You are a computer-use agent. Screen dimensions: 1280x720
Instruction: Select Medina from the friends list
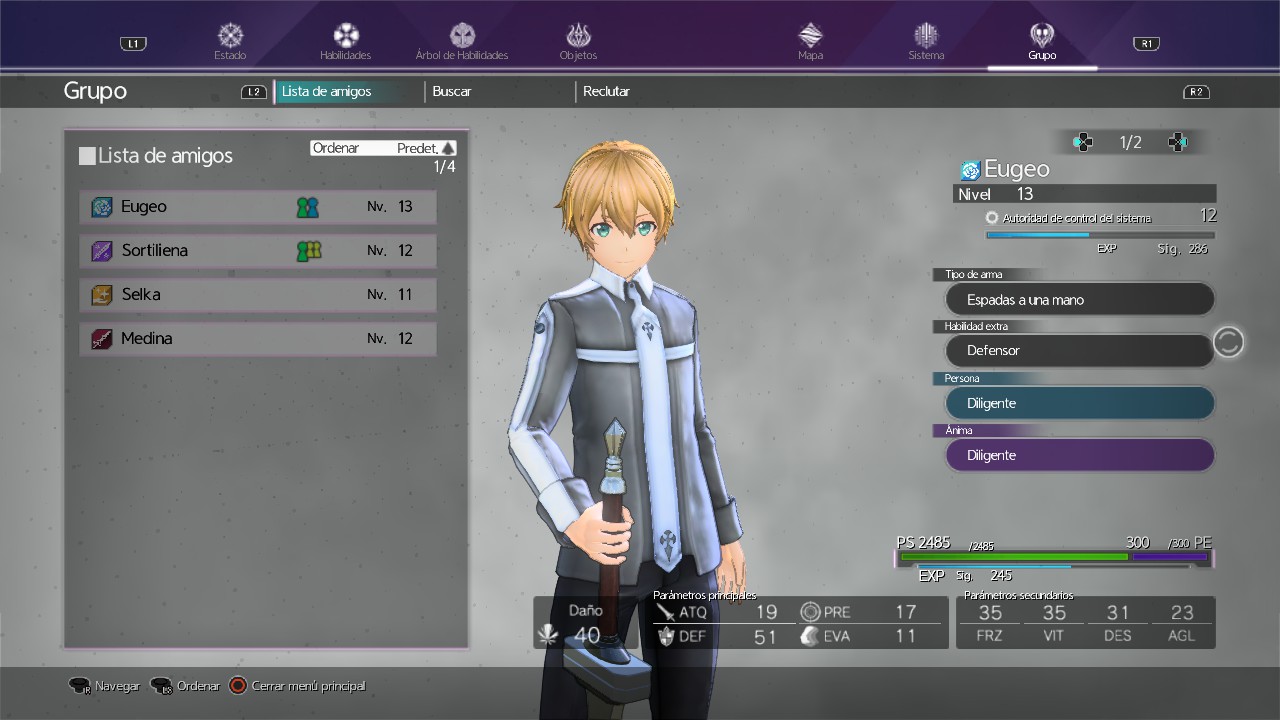(x=258, y=339)
